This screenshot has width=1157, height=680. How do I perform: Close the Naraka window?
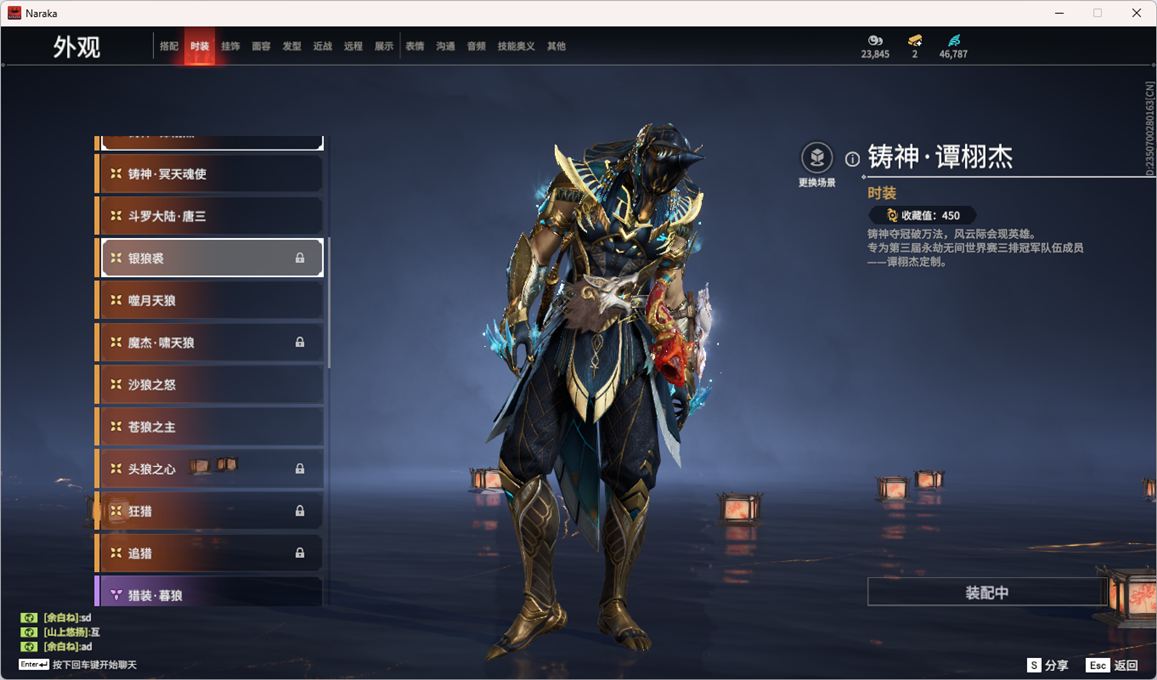(1136, 13)
